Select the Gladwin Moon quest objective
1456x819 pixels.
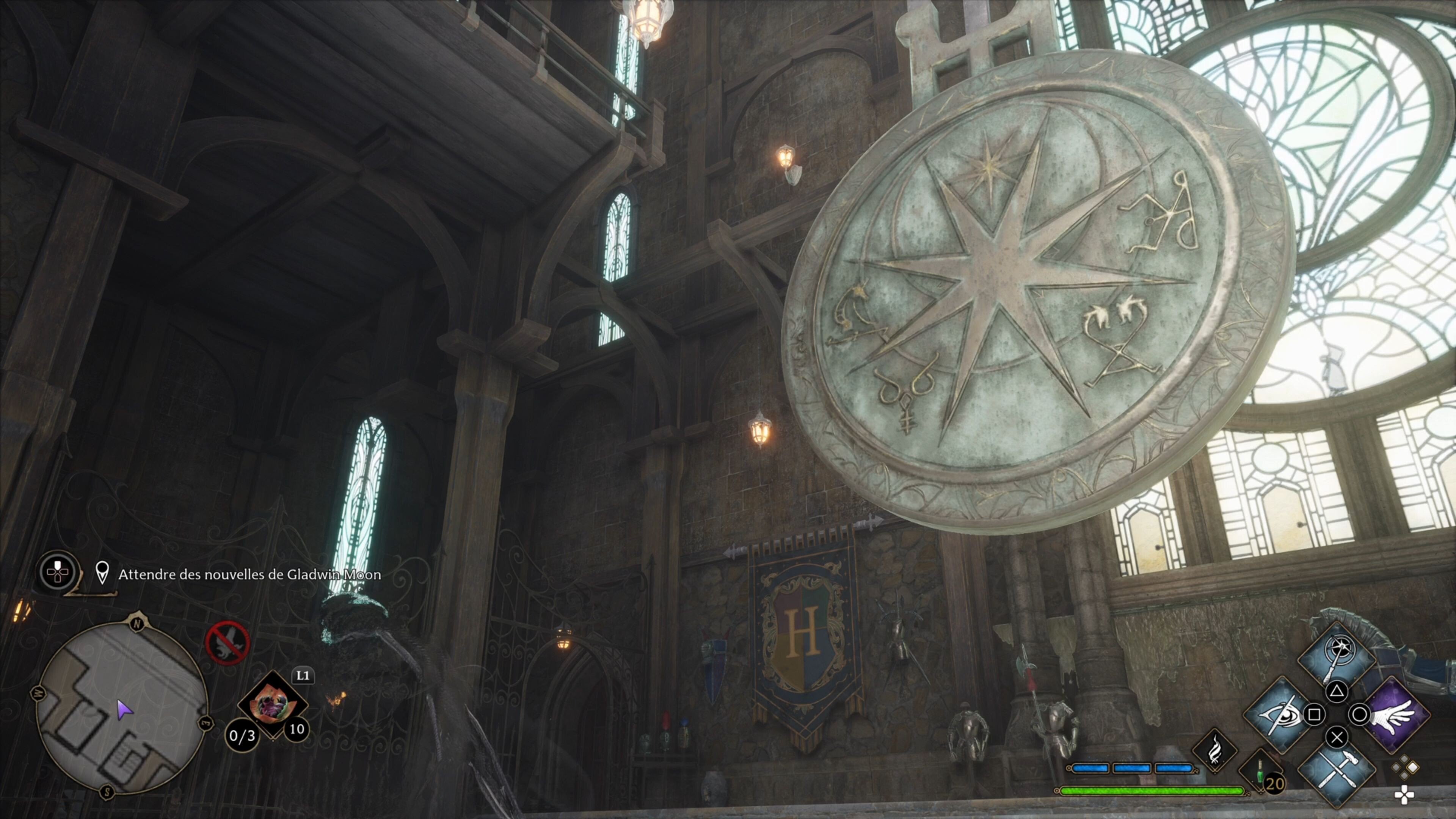[x=249, y=575]
